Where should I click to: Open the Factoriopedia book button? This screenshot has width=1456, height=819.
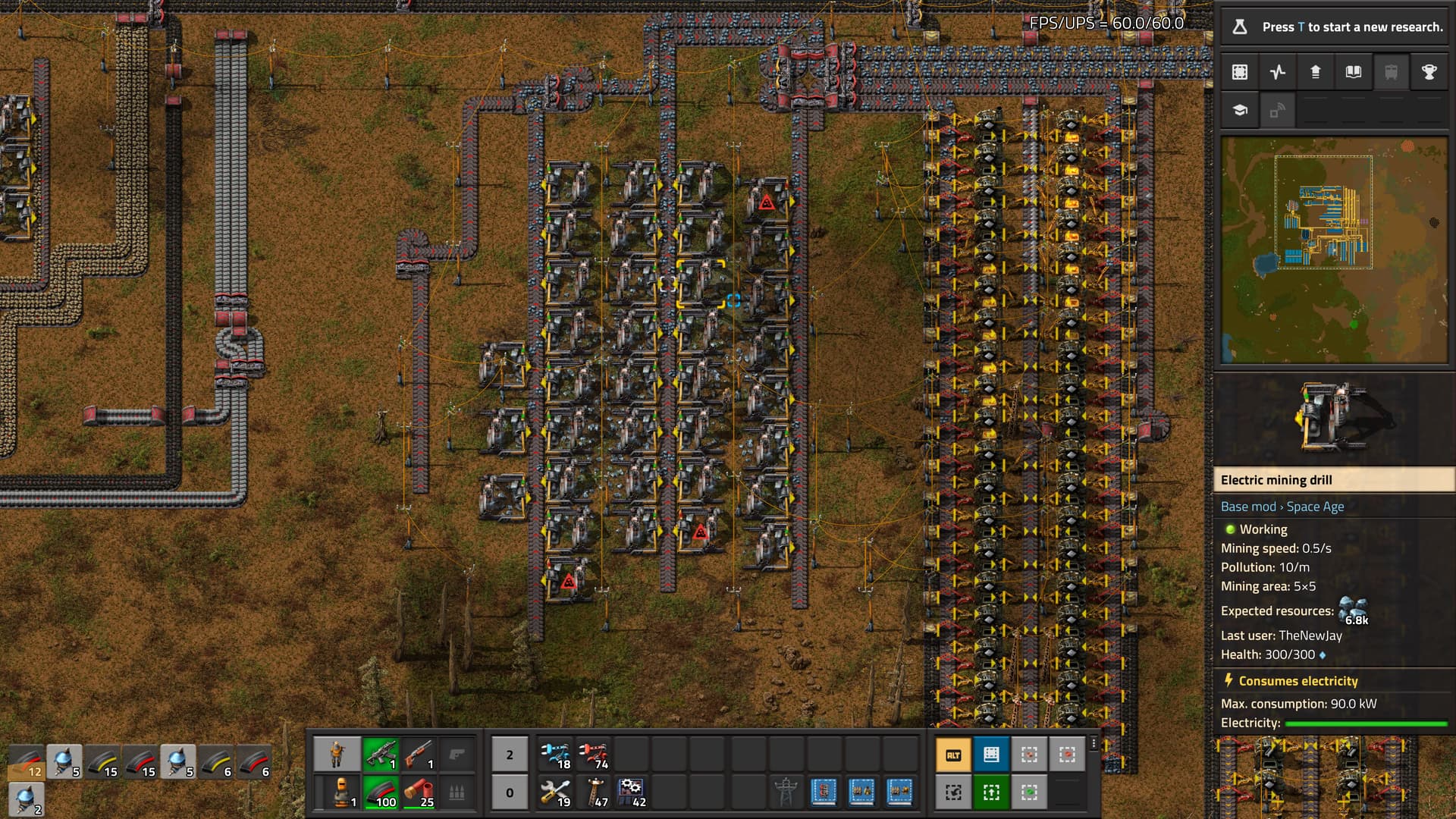click(1354, 72)
